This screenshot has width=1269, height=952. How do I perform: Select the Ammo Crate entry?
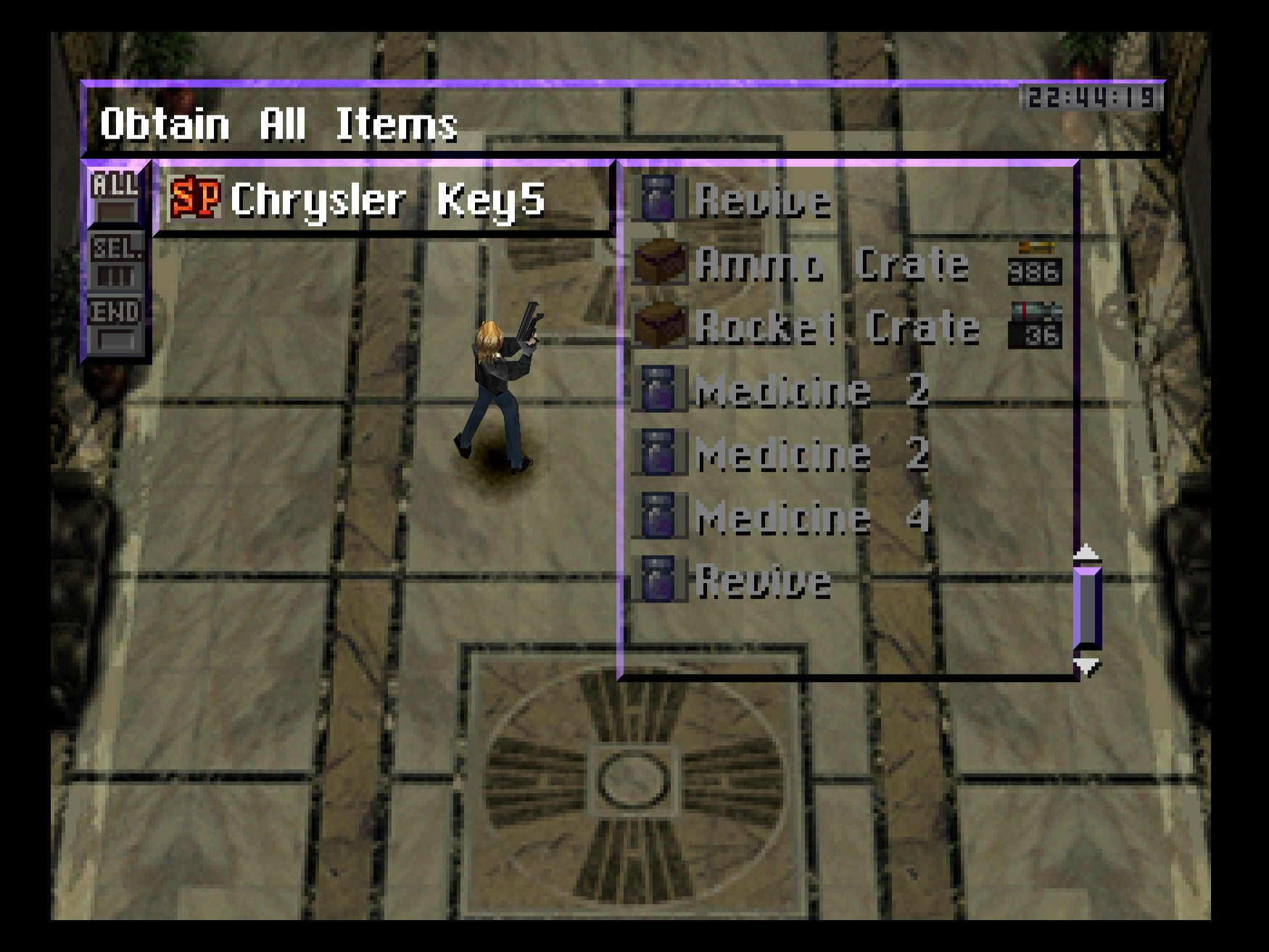(x=831, y=263)
